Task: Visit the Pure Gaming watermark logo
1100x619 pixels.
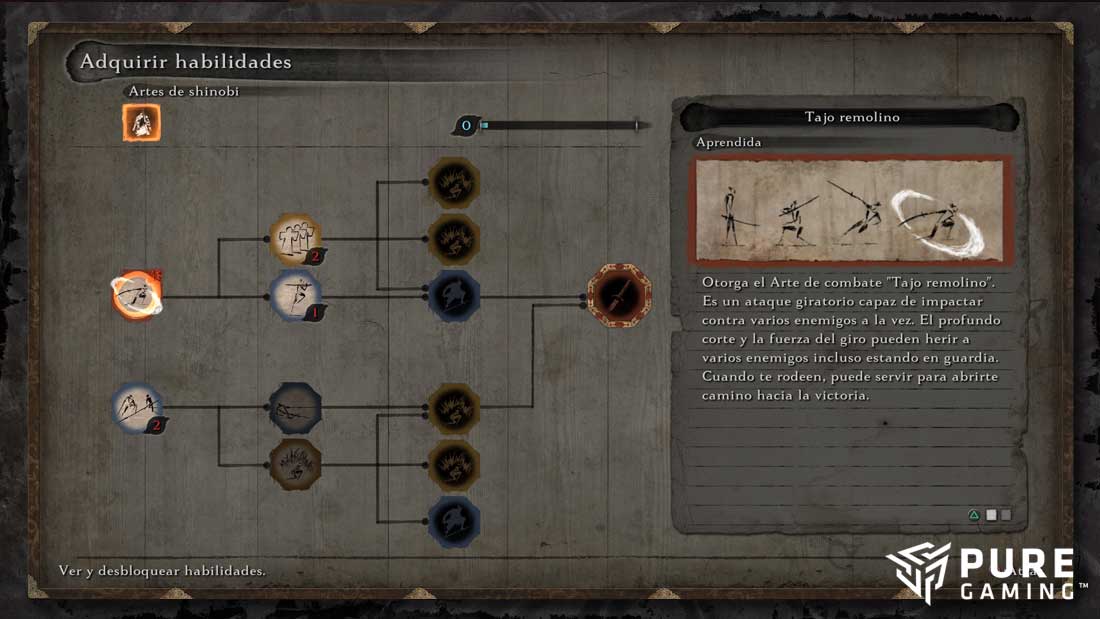Action: pyautogui.click(x=985, y=574)
